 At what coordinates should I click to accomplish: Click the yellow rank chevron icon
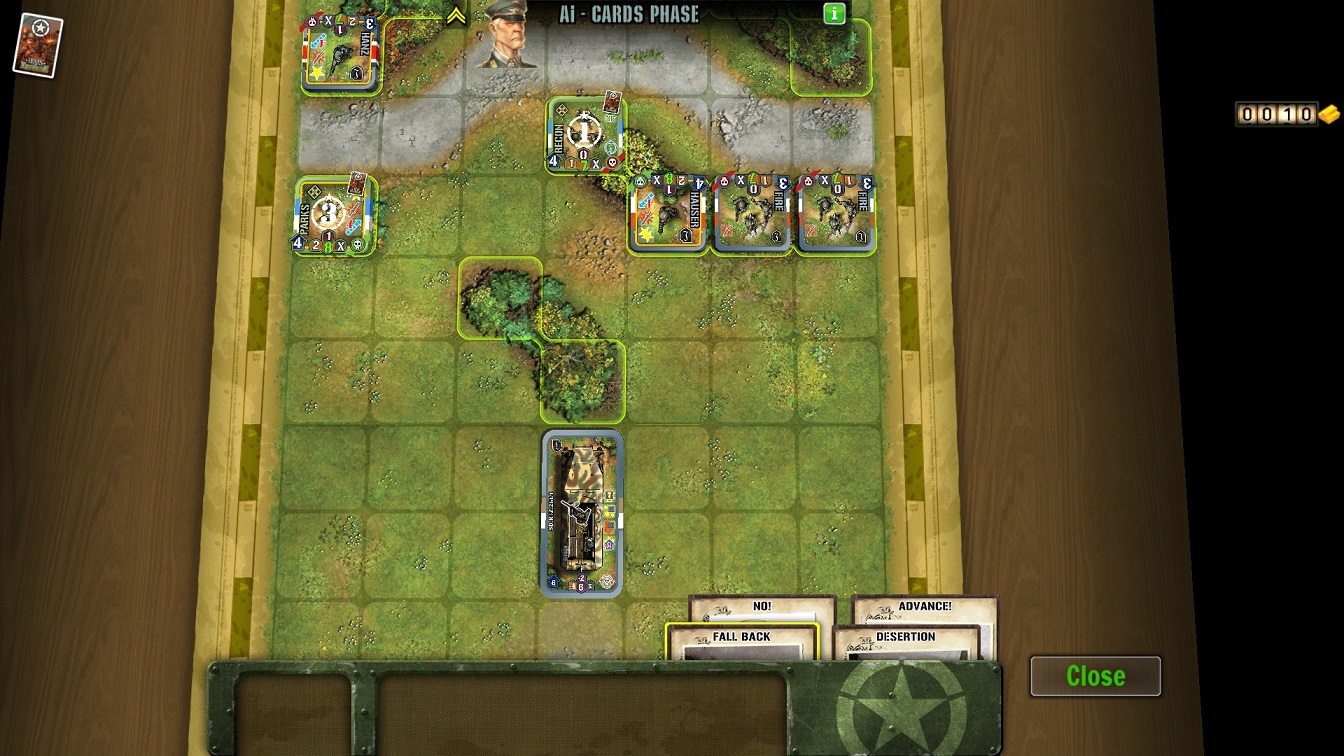[456, 15]
